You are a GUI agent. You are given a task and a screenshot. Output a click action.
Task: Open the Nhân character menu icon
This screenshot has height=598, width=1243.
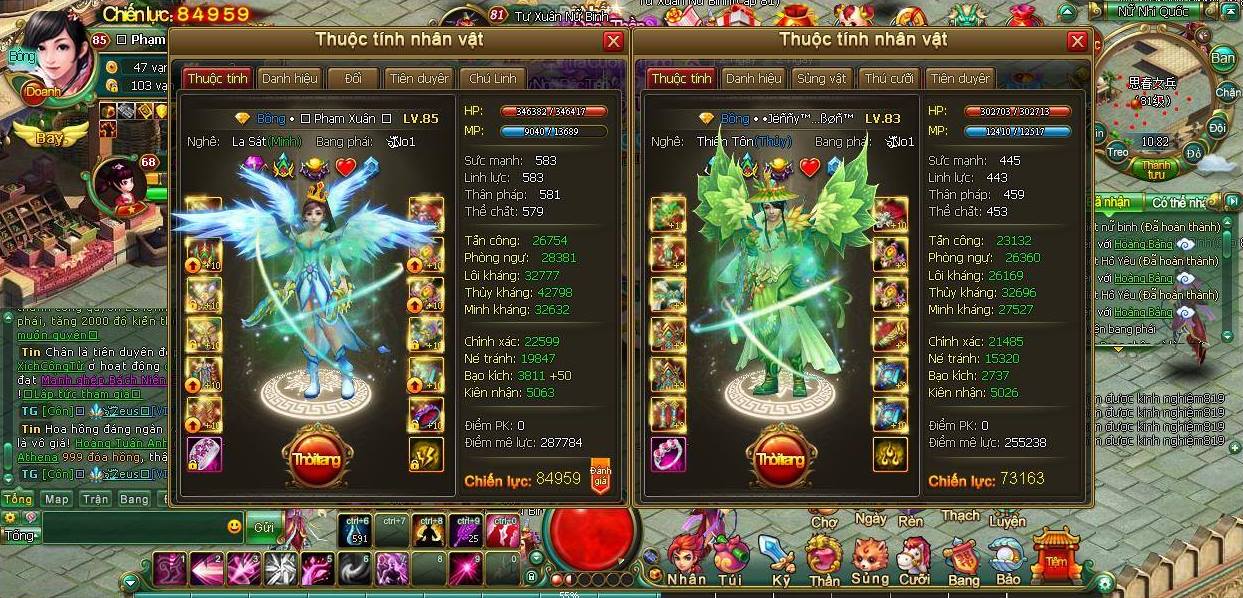pyautogui.click(x=686, y=562)
